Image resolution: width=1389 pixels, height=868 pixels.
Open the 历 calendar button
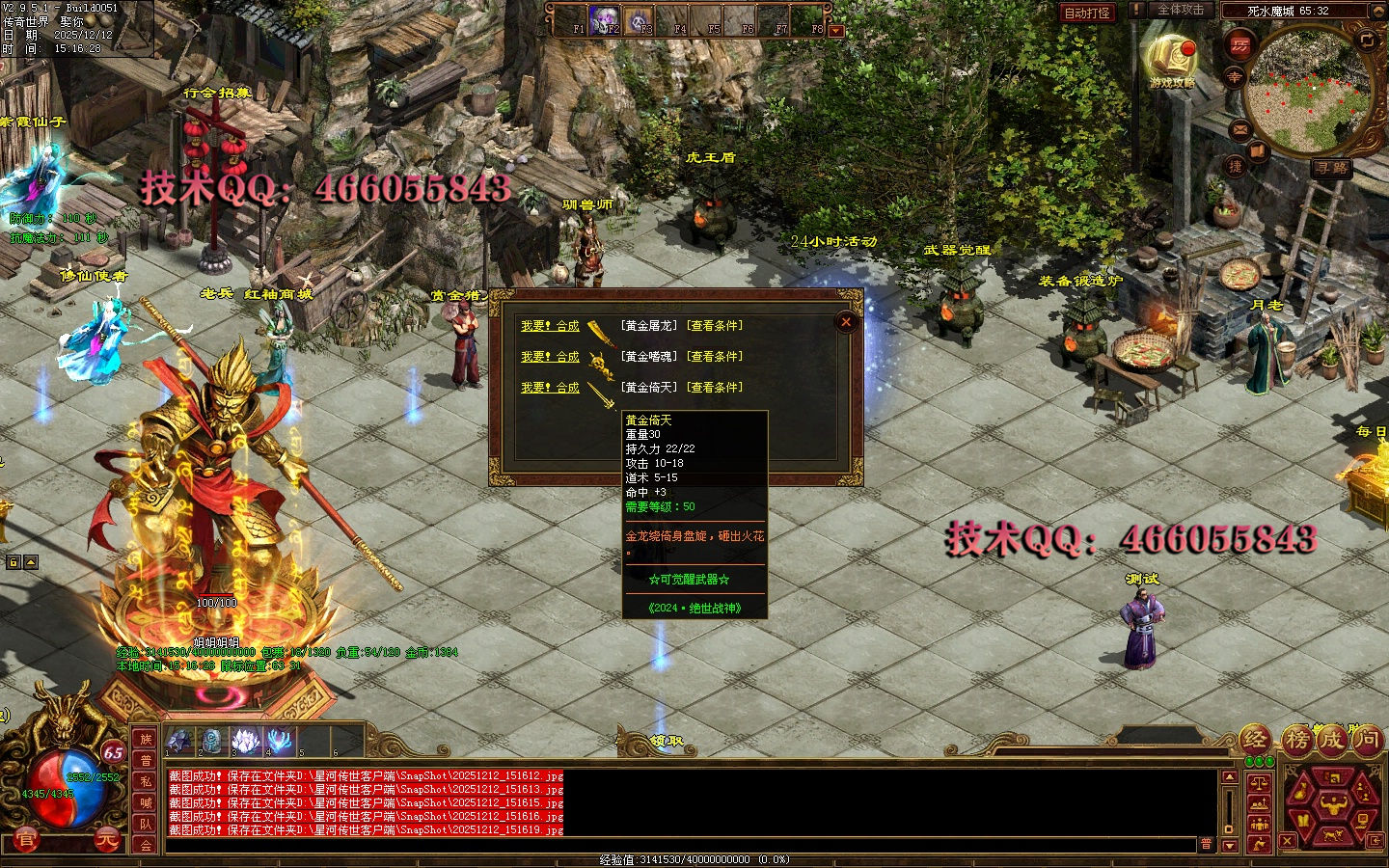[1239, 45]
